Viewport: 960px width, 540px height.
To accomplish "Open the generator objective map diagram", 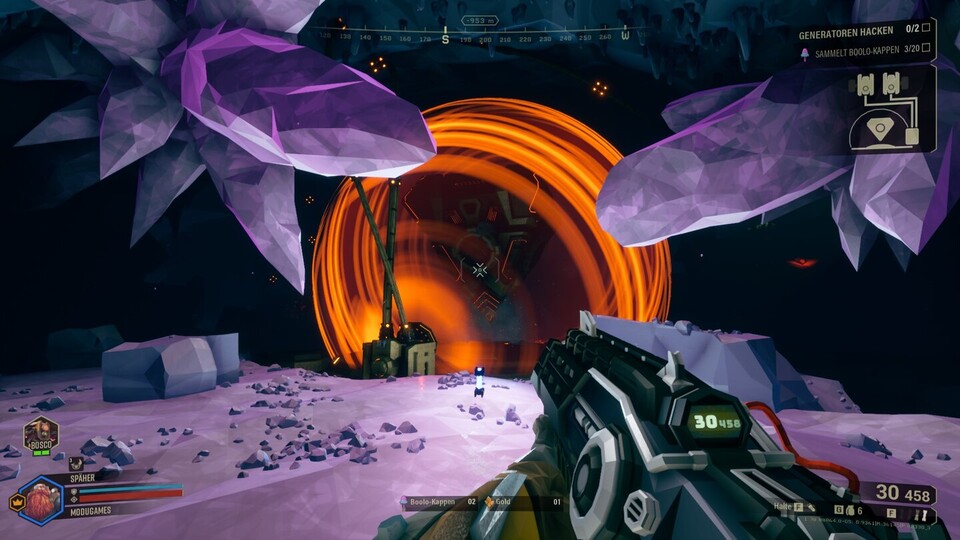I will click(x=889, y=110).
